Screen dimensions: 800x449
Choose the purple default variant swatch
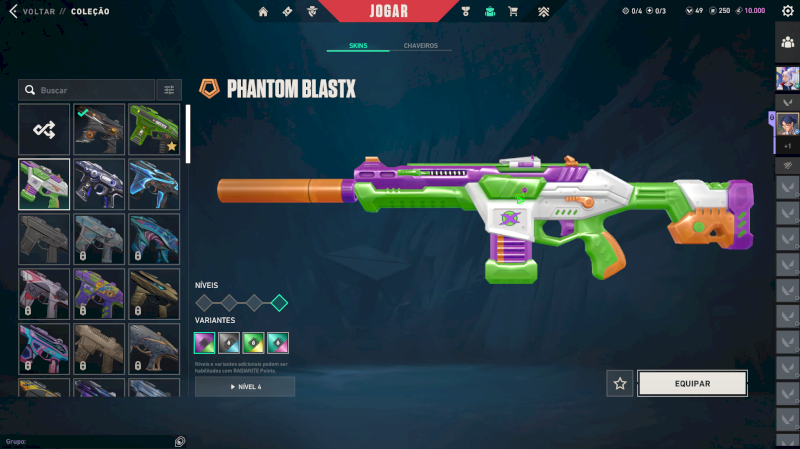(x=204, y=343)
